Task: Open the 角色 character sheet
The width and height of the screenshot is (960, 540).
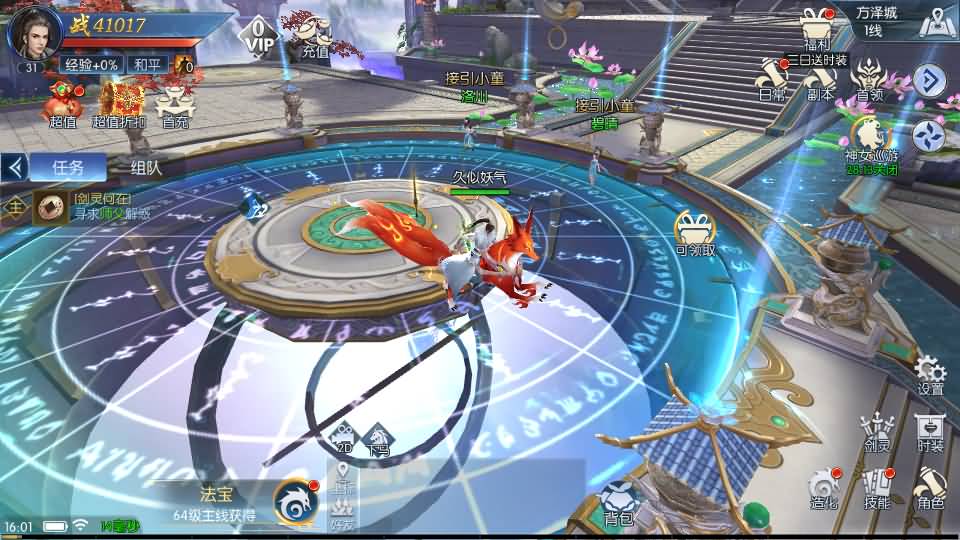Action: (930, 488)
